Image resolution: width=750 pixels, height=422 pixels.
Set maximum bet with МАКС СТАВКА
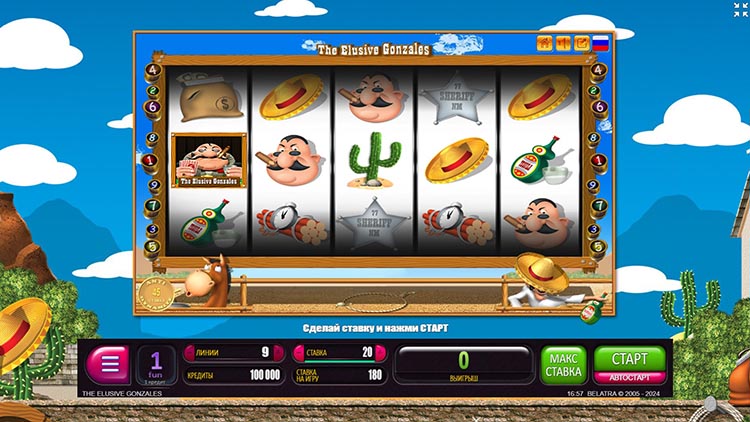pos(563,365)
